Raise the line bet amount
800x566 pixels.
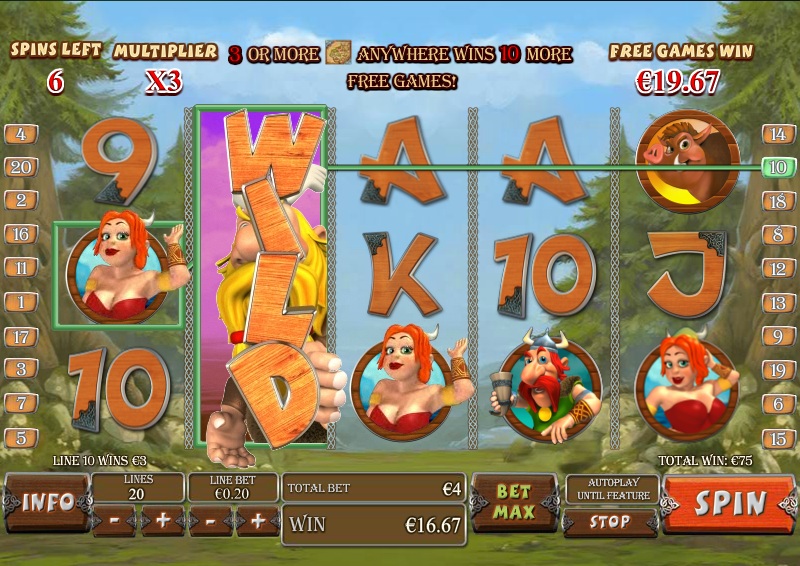click(258, 521)
